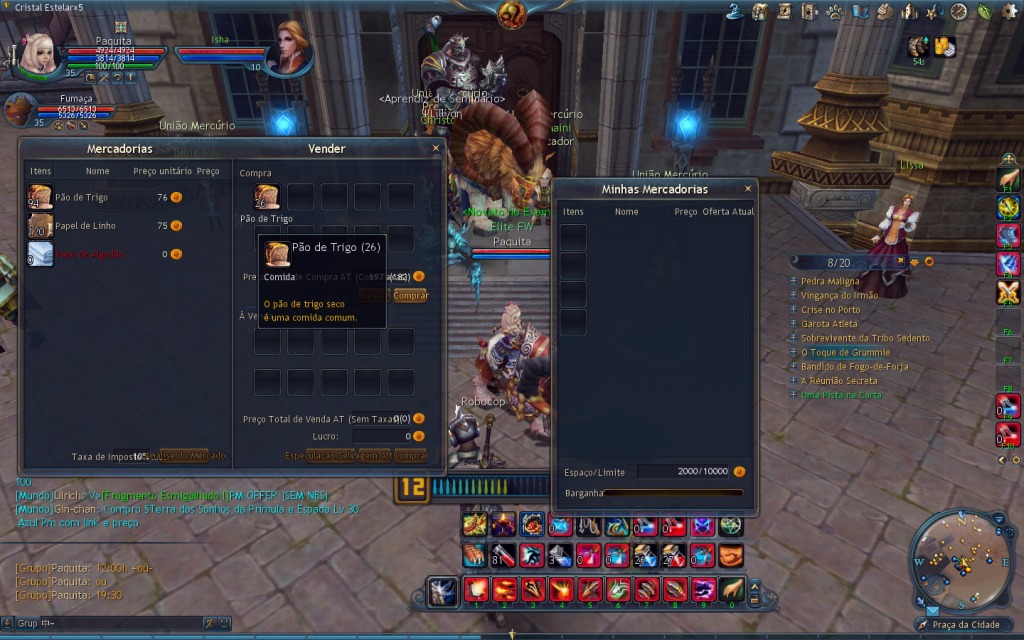The image size is (1024, 640).
Task: Close the Minhas Mercadorias window
Action: click(x=748, y=188)
